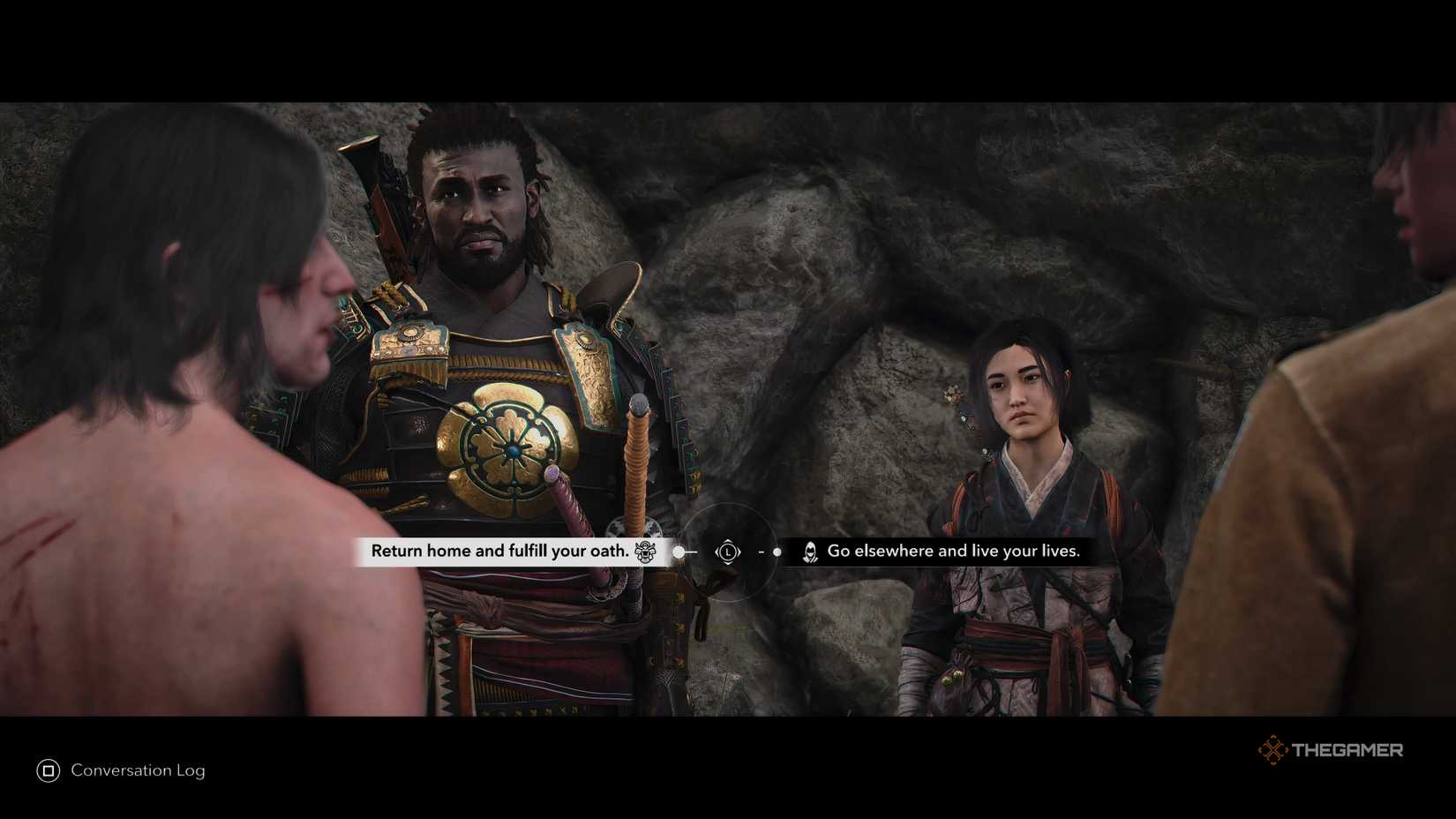The height and width of the screenshot is (819, 1456).
Task: Click the TheGamer crosshair logo icon
Action: (1273, 750)
